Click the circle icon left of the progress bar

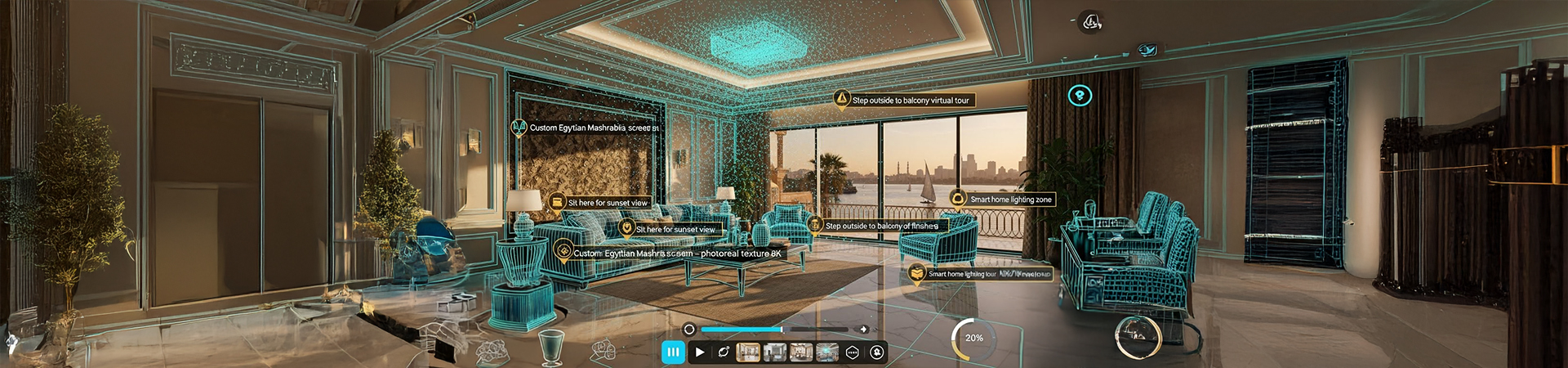(689, 330)
